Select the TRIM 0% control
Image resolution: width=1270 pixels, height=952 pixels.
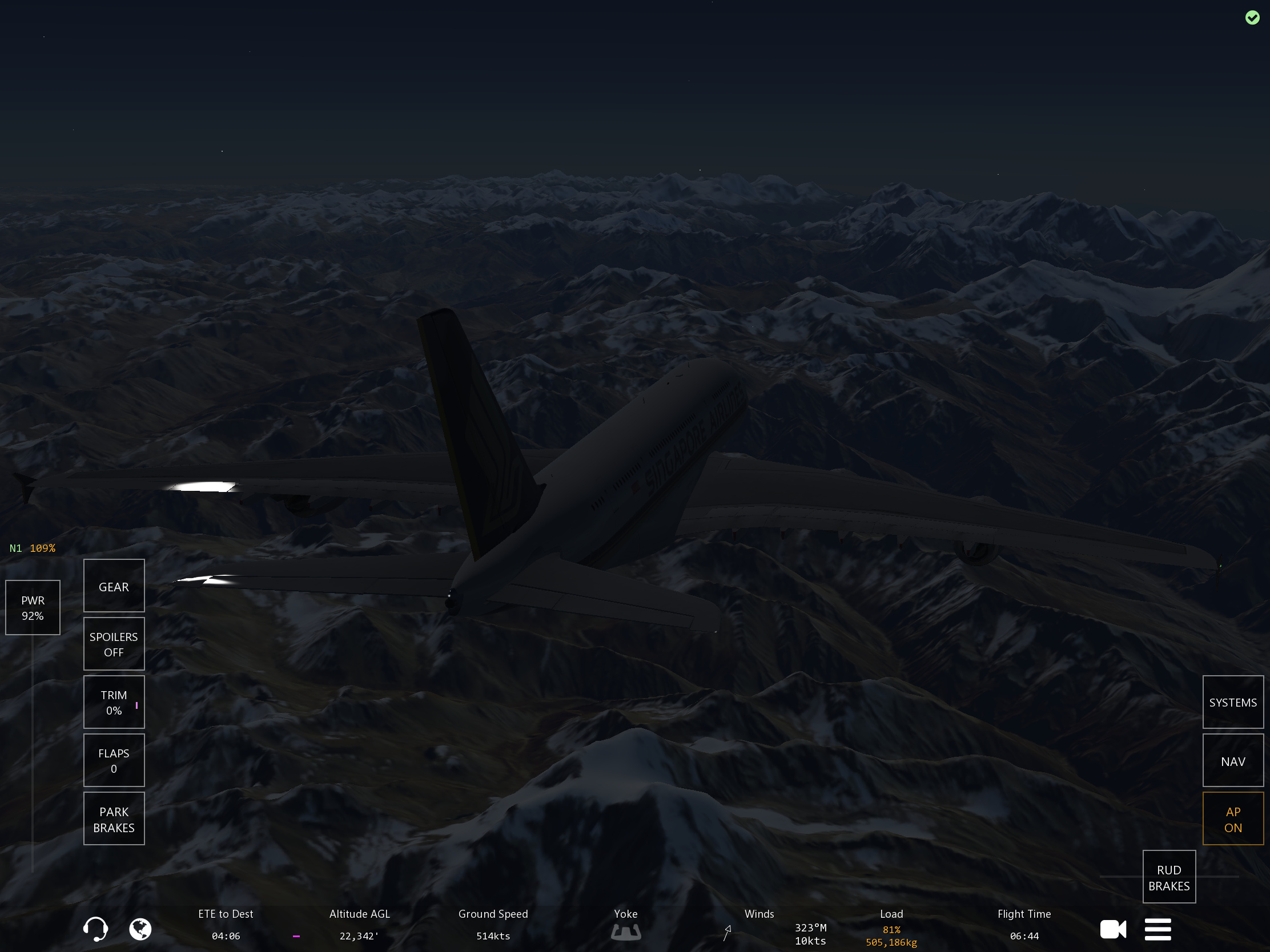click(x=114, y=702)
